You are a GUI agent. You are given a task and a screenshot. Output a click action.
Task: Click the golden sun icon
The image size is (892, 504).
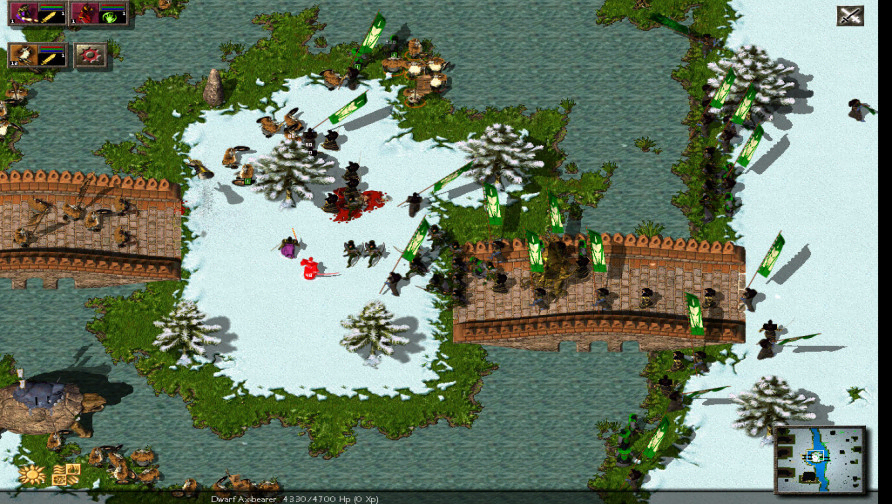[32, 475]
